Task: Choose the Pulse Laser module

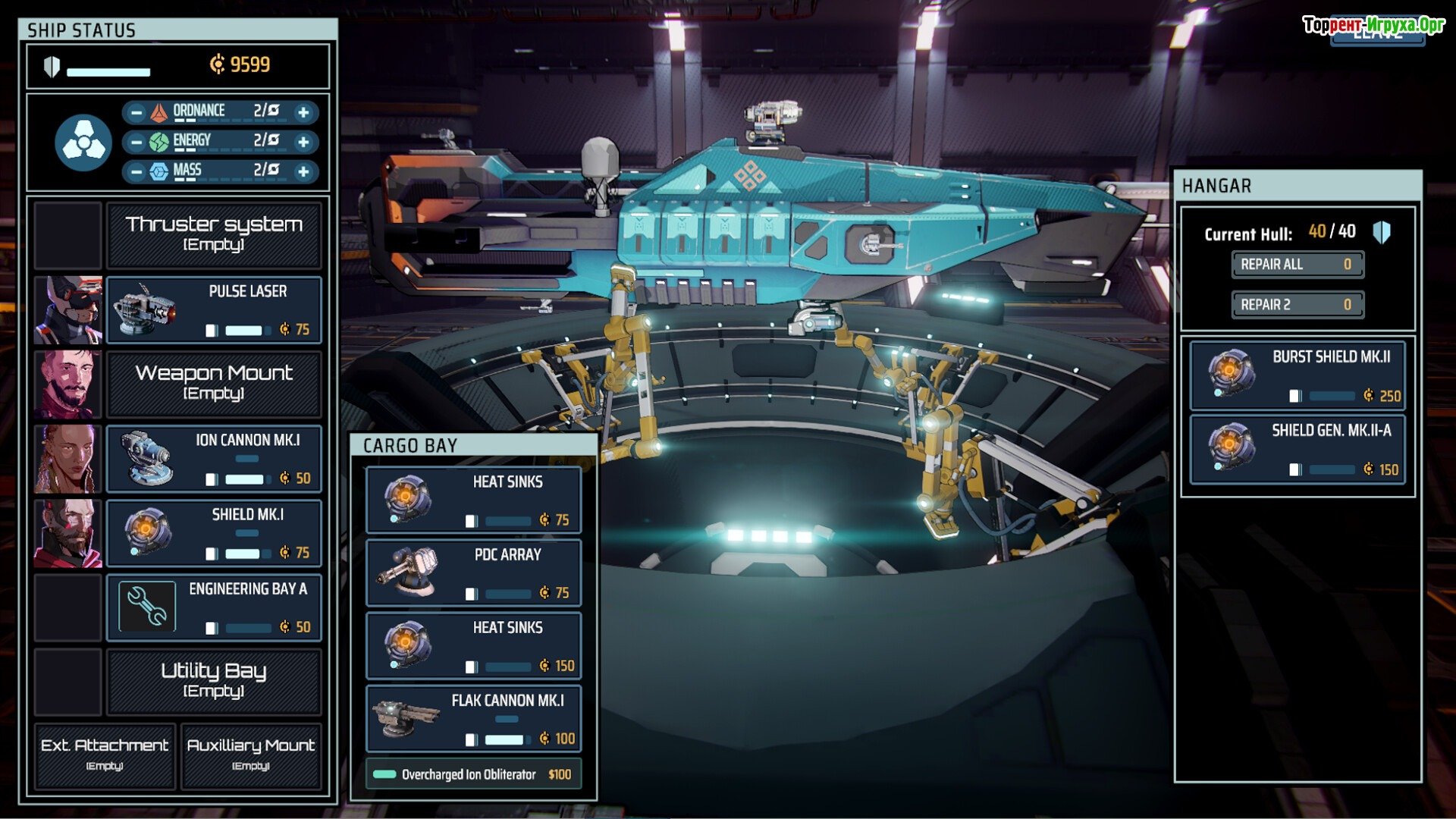Action: pos(214,309)
